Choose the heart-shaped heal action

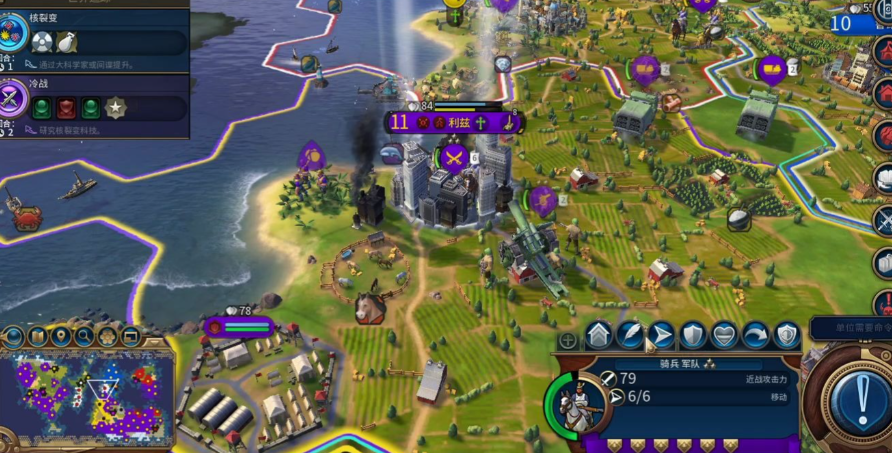click(724, 335)
